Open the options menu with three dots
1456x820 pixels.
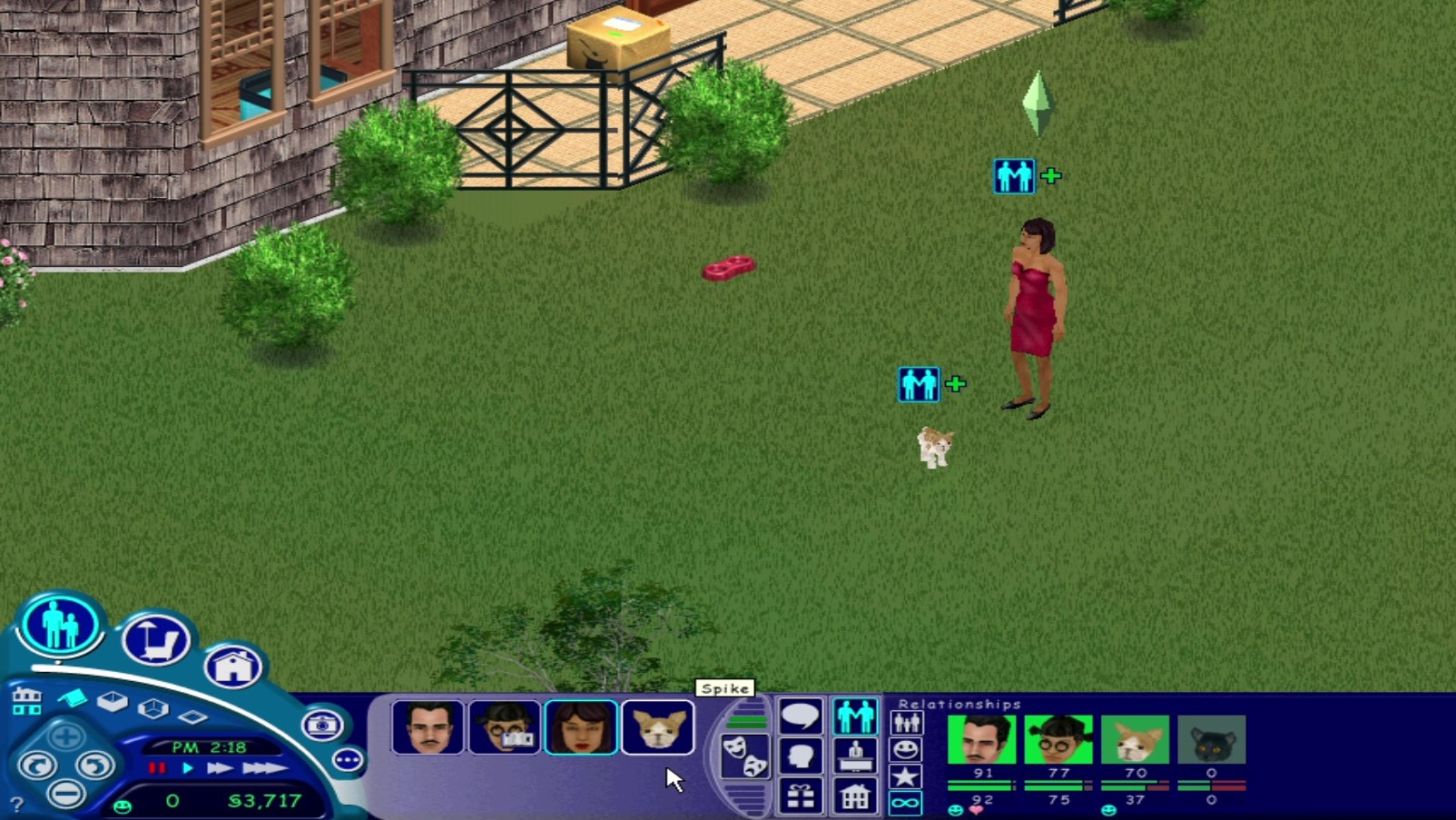348,759
